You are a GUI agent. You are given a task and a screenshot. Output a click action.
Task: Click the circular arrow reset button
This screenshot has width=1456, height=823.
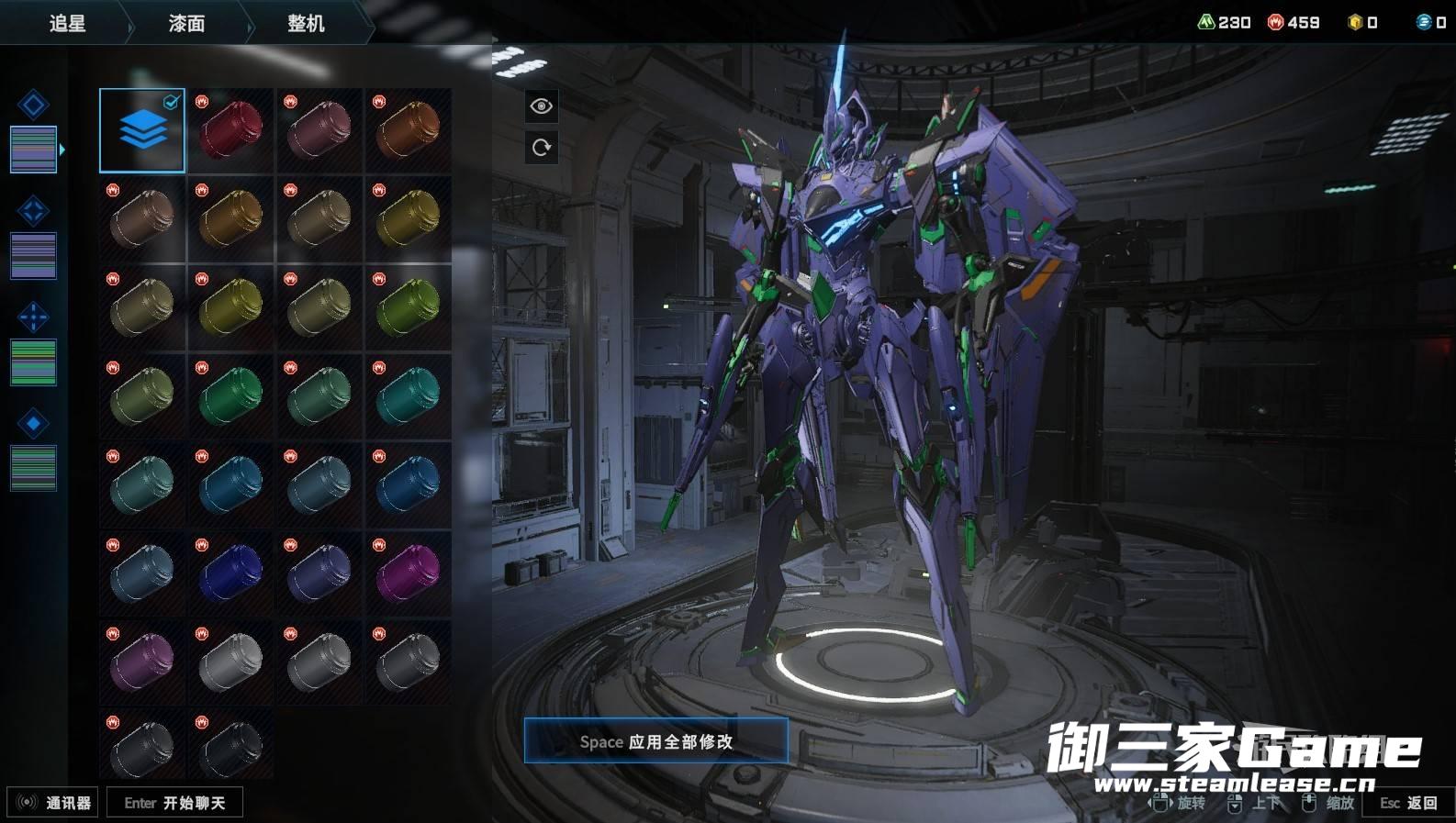coord(542,147)
